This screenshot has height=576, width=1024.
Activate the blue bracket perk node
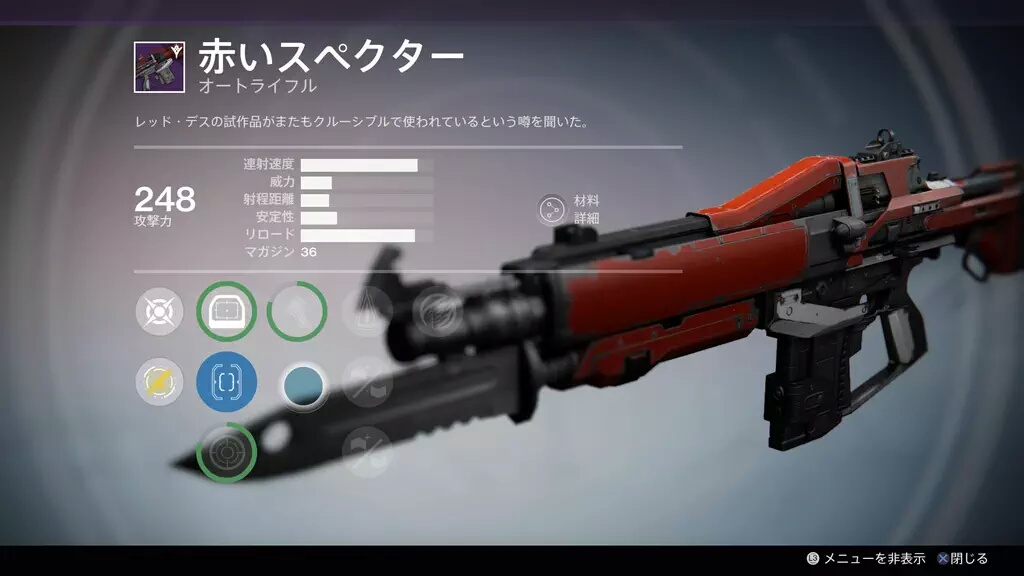pyautogui.click(x=227, y=382)
